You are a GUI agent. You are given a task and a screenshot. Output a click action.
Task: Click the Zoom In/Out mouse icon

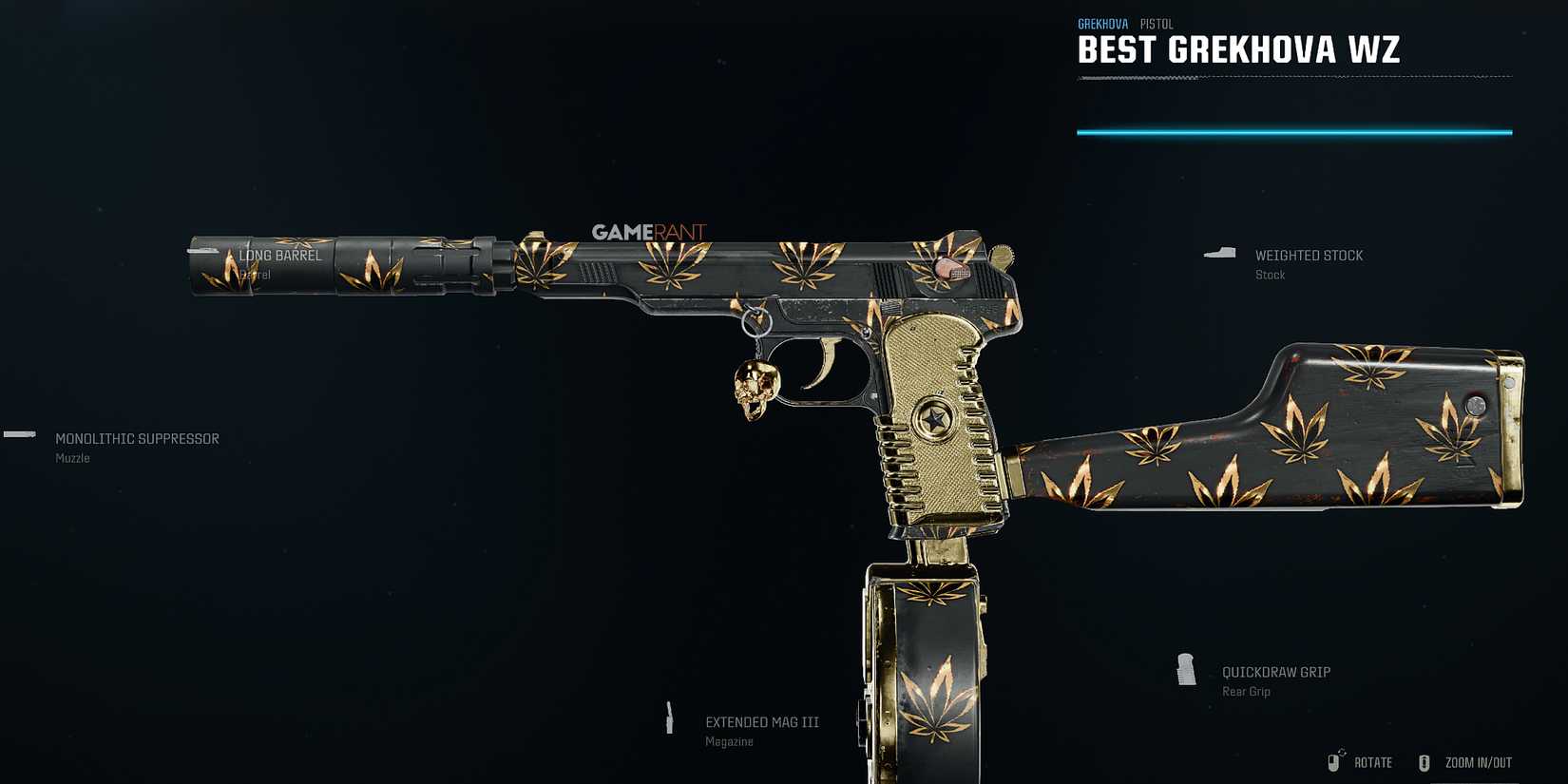(x=1425, y=761)
